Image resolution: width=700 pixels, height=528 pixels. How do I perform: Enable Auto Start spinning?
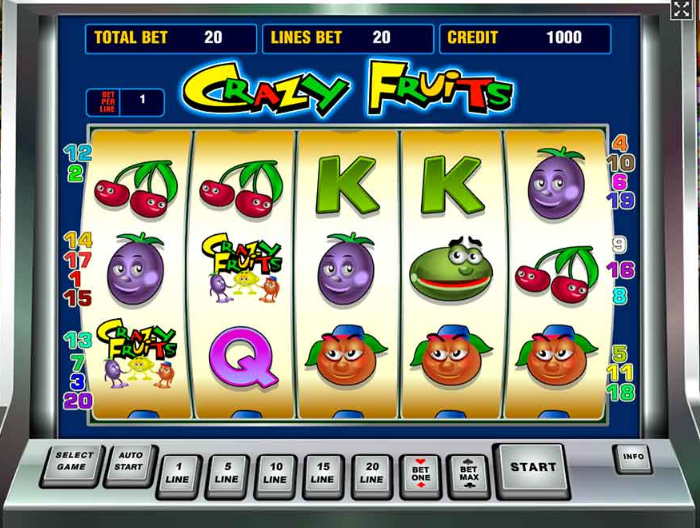(129, 462)
